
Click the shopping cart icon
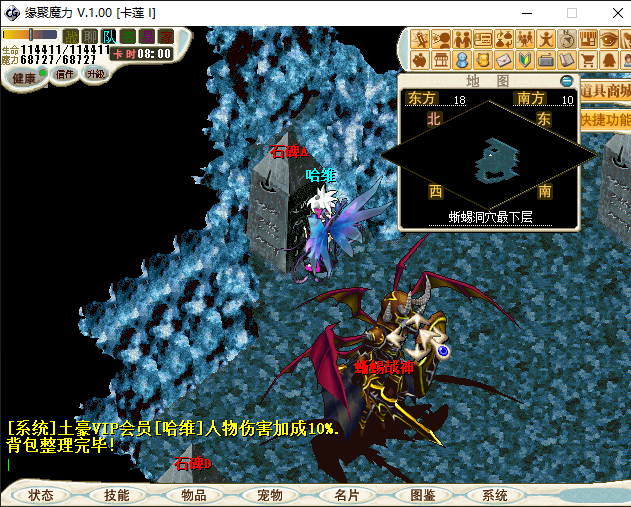pyautogui.click(x=588, y=60)
